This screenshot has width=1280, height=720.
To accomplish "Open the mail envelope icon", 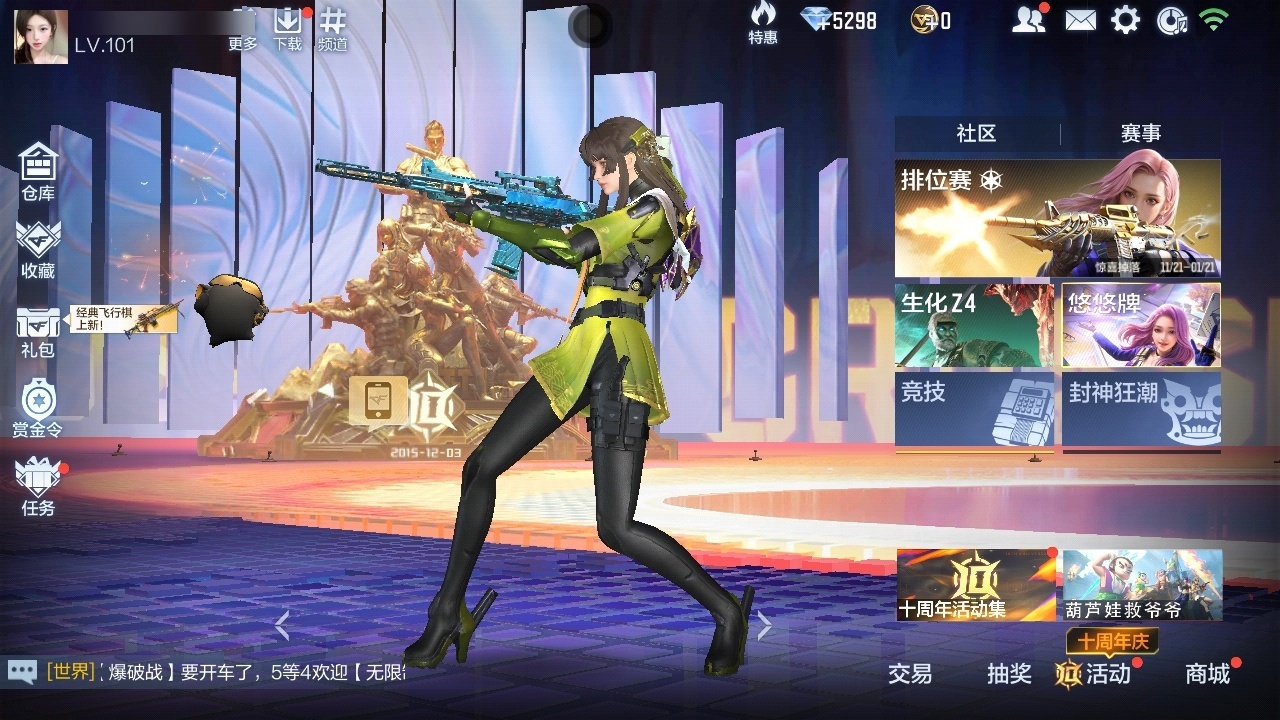I will click(x=1080, y=20).
